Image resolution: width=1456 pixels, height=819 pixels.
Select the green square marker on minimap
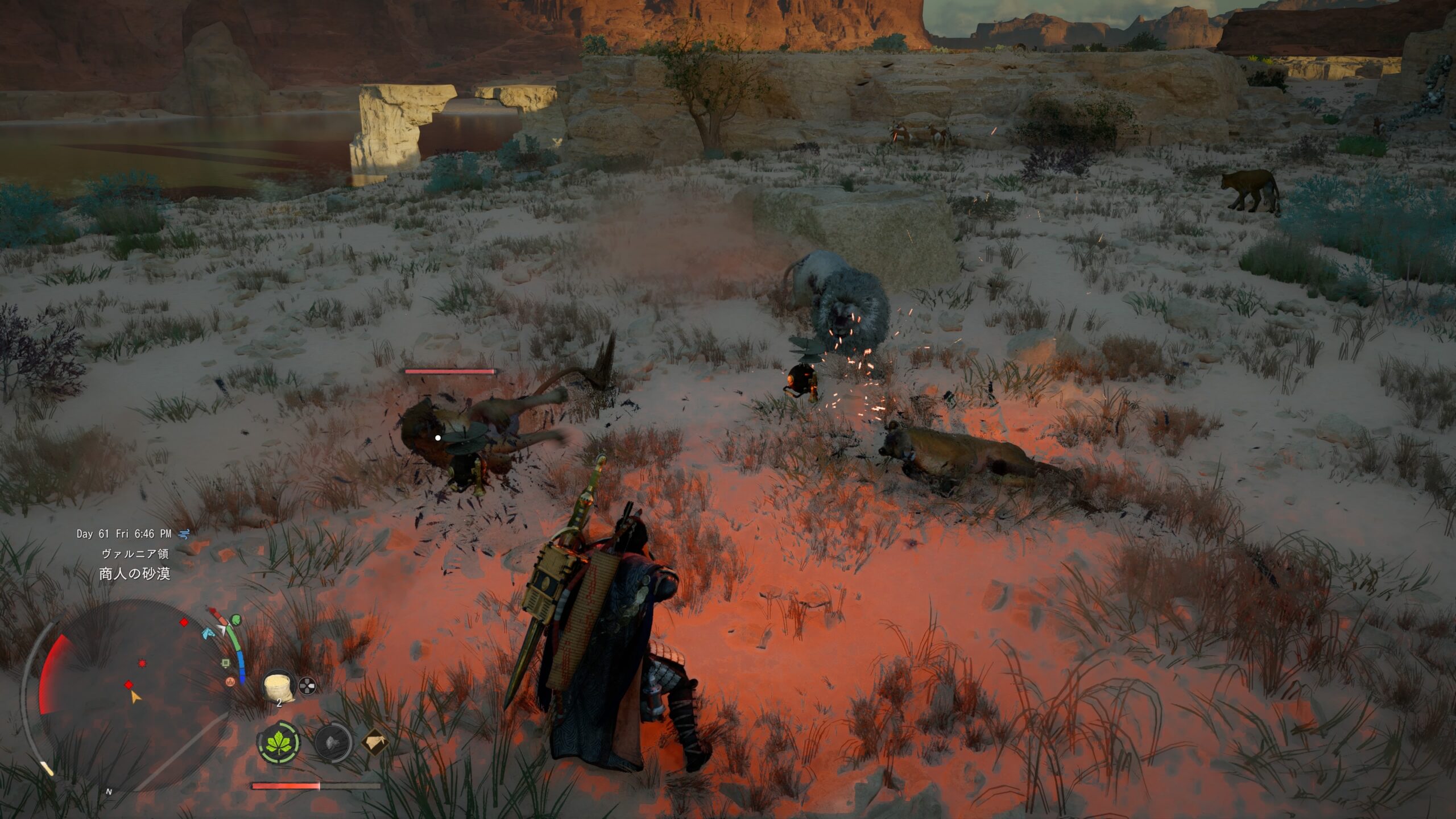click(x=226, y=663)
